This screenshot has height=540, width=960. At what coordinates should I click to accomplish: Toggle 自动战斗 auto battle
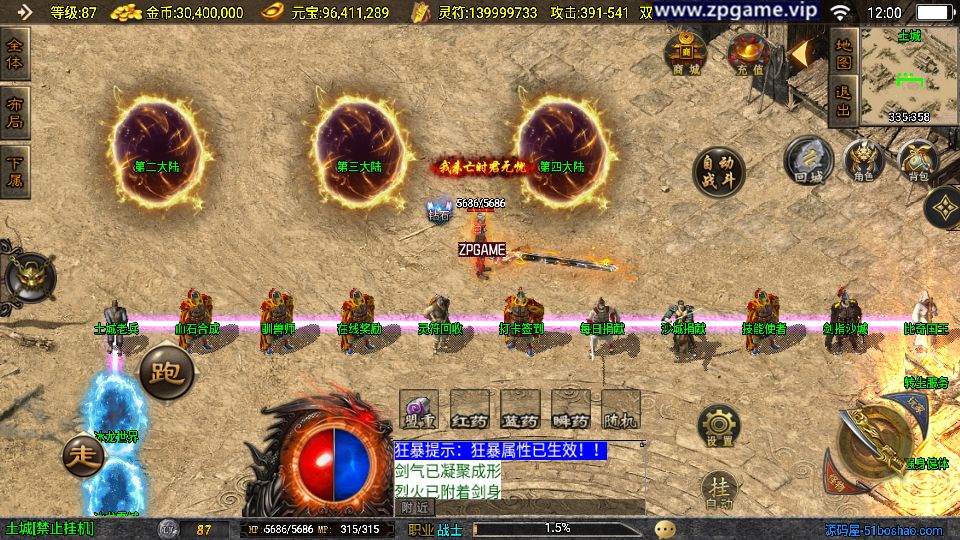click(x=718, y=172)
